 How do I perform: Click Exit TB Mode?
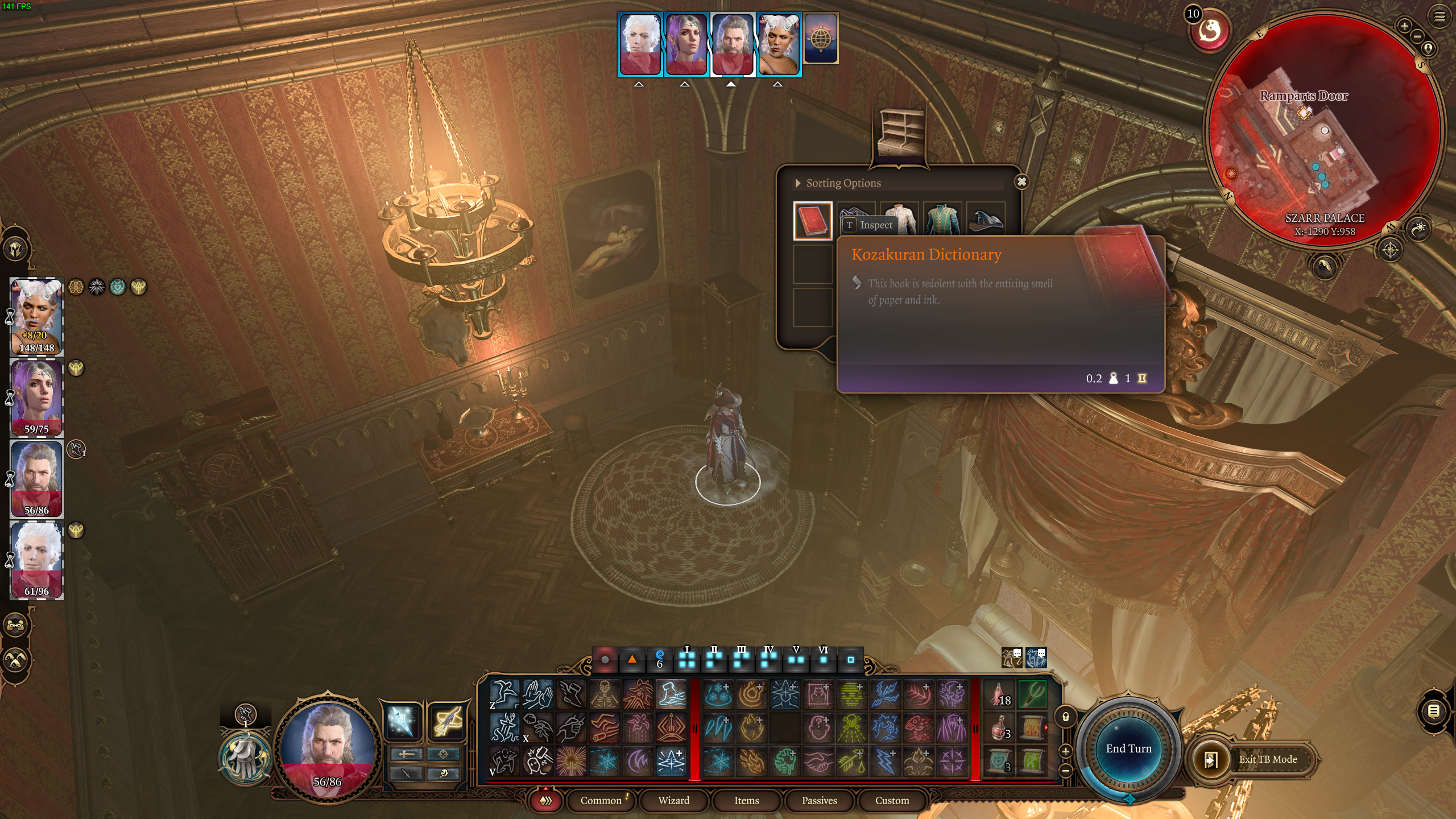1268,759
